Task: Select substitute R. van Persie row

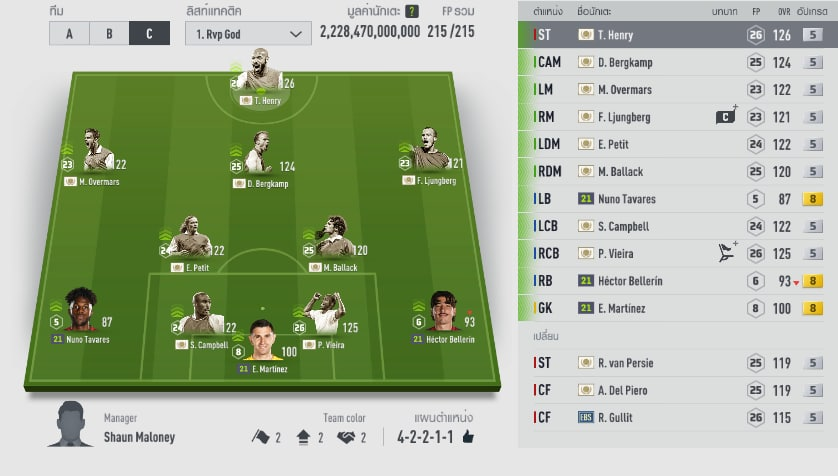Action: 678,363
